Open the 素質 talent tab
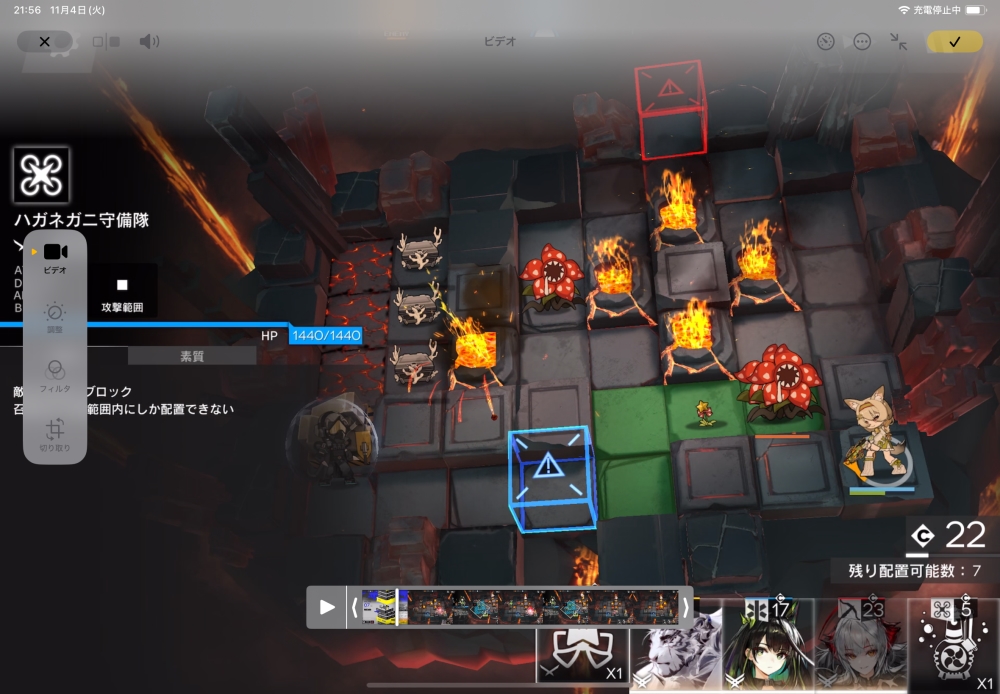The height and width of the screenshot is (694, 1000). 191,356
